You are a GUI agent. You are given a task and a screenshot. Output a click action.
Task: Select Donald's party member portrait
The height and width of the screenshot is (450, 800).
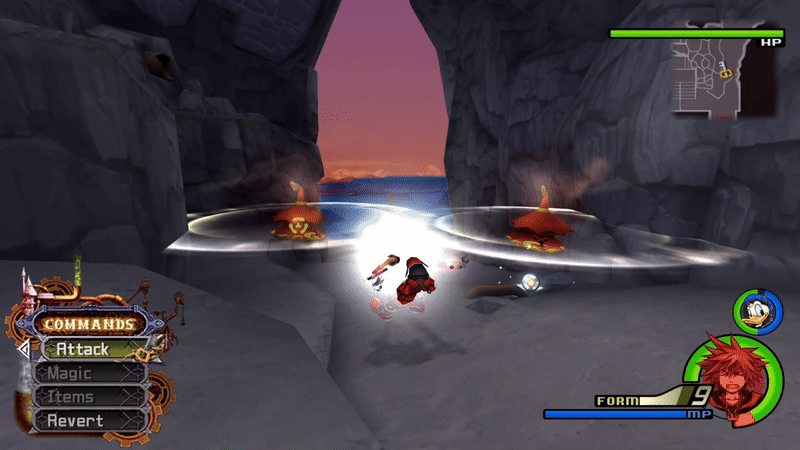tap(755, 310)
